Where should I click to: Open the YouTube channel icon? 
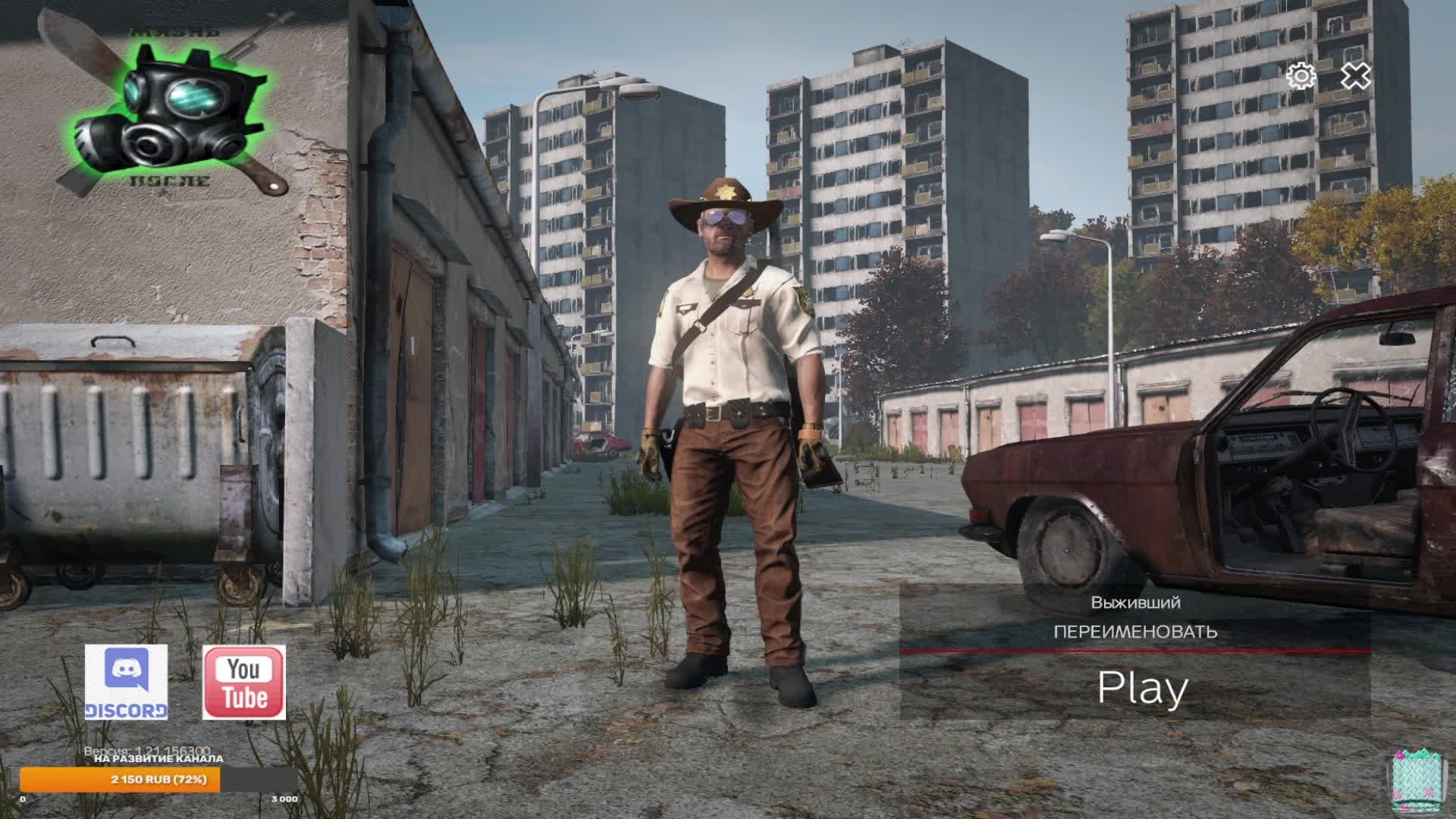click(245, 680)
